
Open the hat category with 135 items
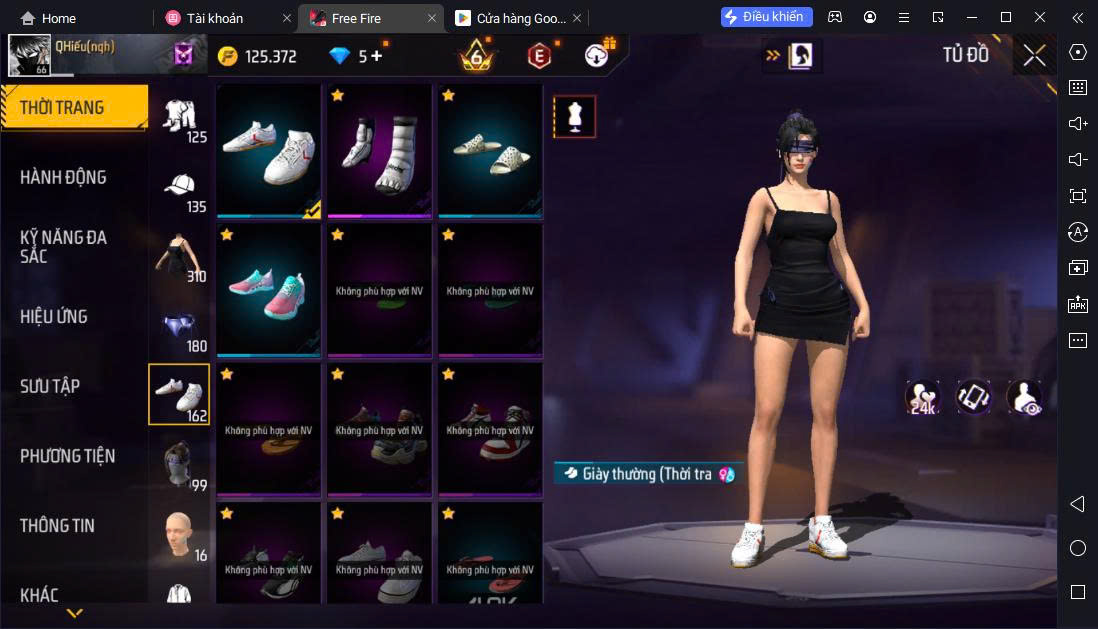180,190
